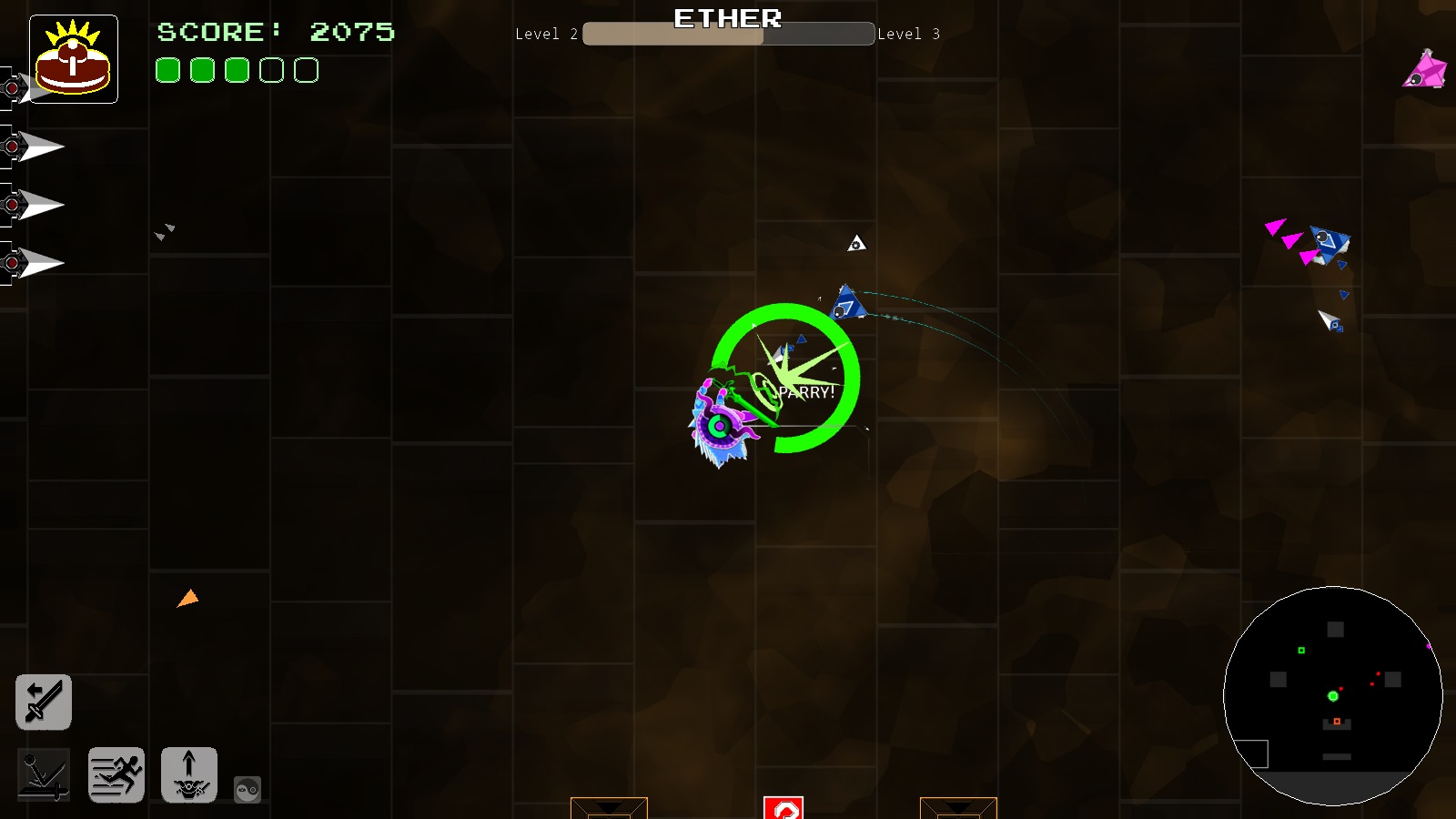Click the red wrench pickup icon

pyautogui.click(x=784, y=807)
